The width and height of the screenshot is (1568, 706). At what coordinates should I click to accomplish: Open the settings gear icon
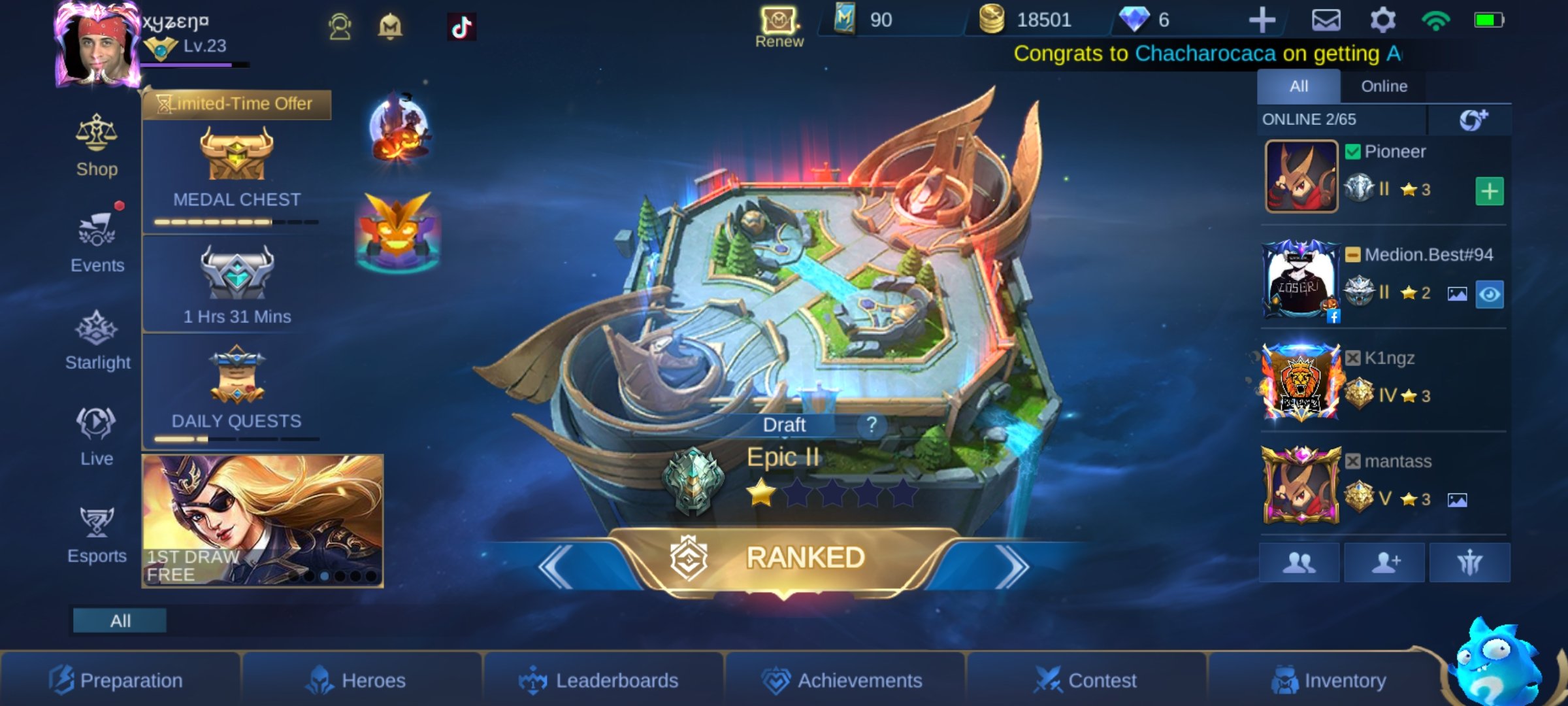(x=1382, y=20)
